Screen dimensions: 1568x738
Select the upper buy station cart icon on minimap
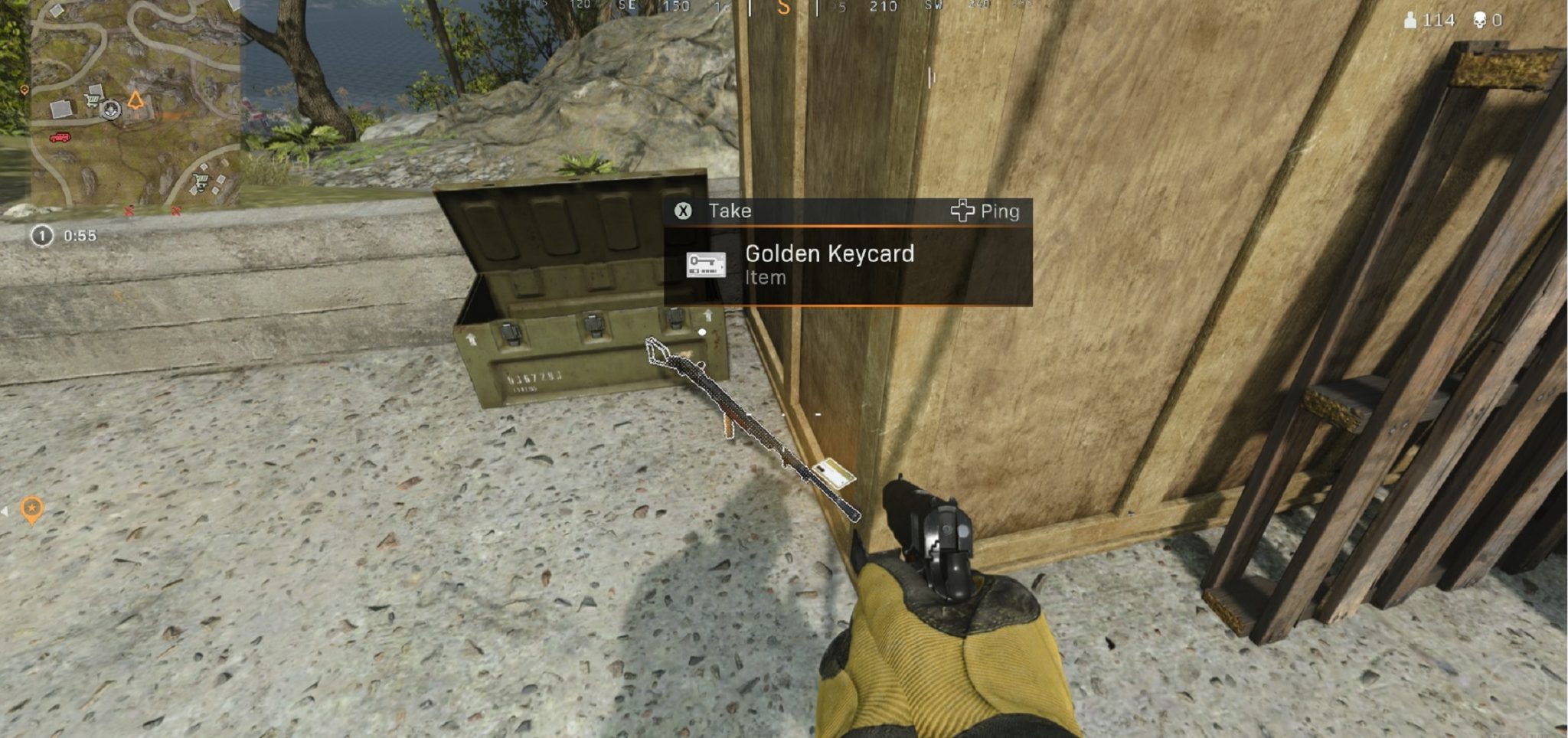point(92,100)
